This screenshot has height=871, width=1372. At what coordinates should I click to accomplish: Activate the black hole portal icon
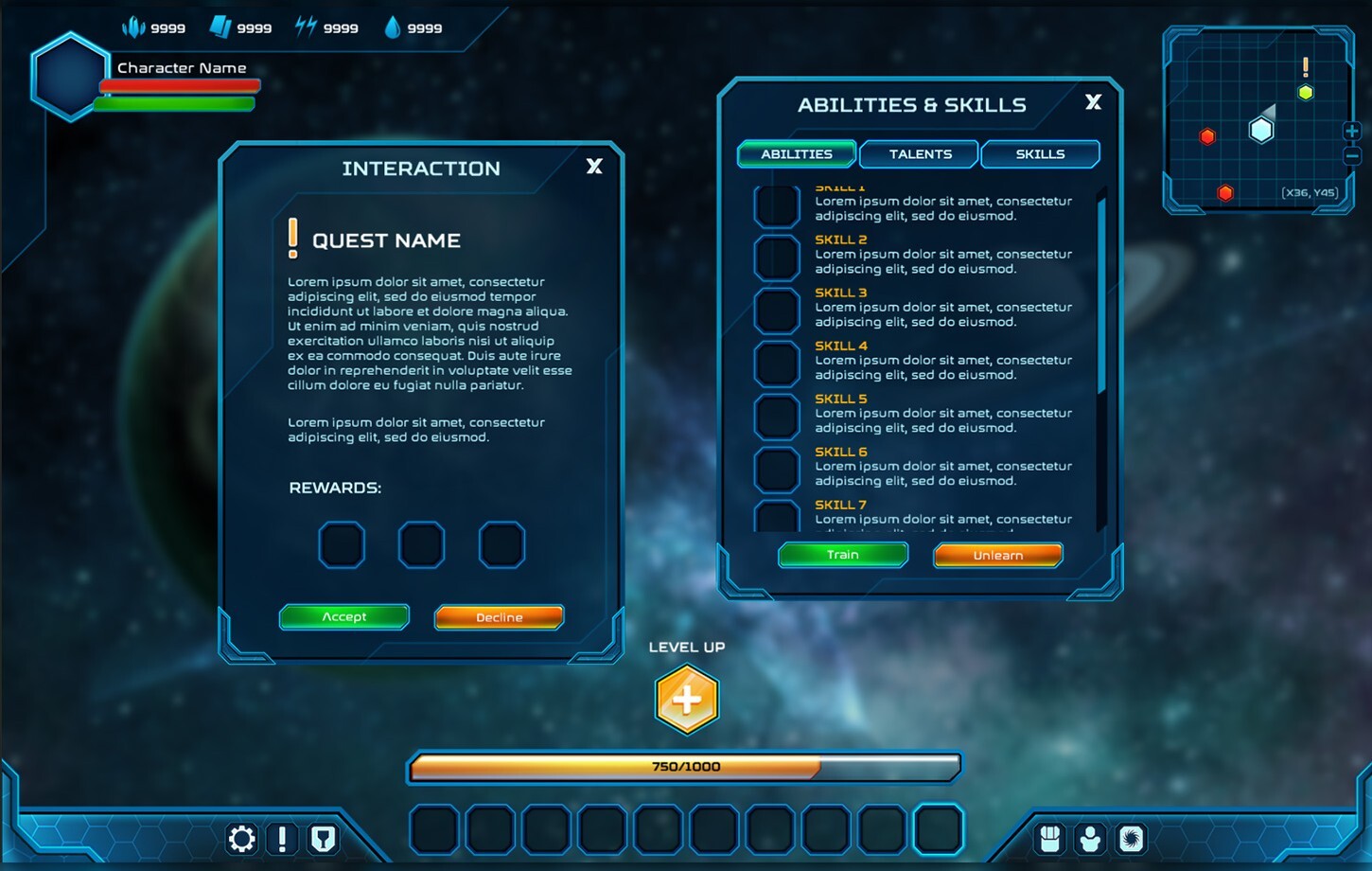[1132, 838]
